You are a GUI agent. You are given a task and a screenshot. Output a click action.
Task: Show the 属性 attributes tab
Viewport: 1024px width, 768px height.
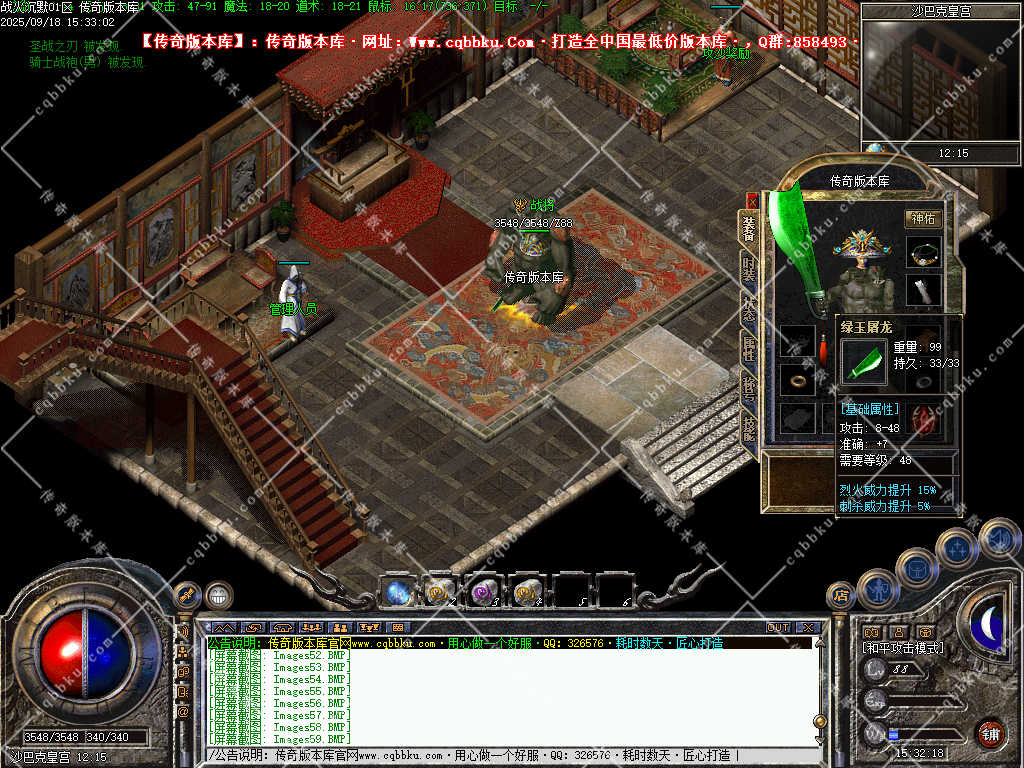(749, 348)
